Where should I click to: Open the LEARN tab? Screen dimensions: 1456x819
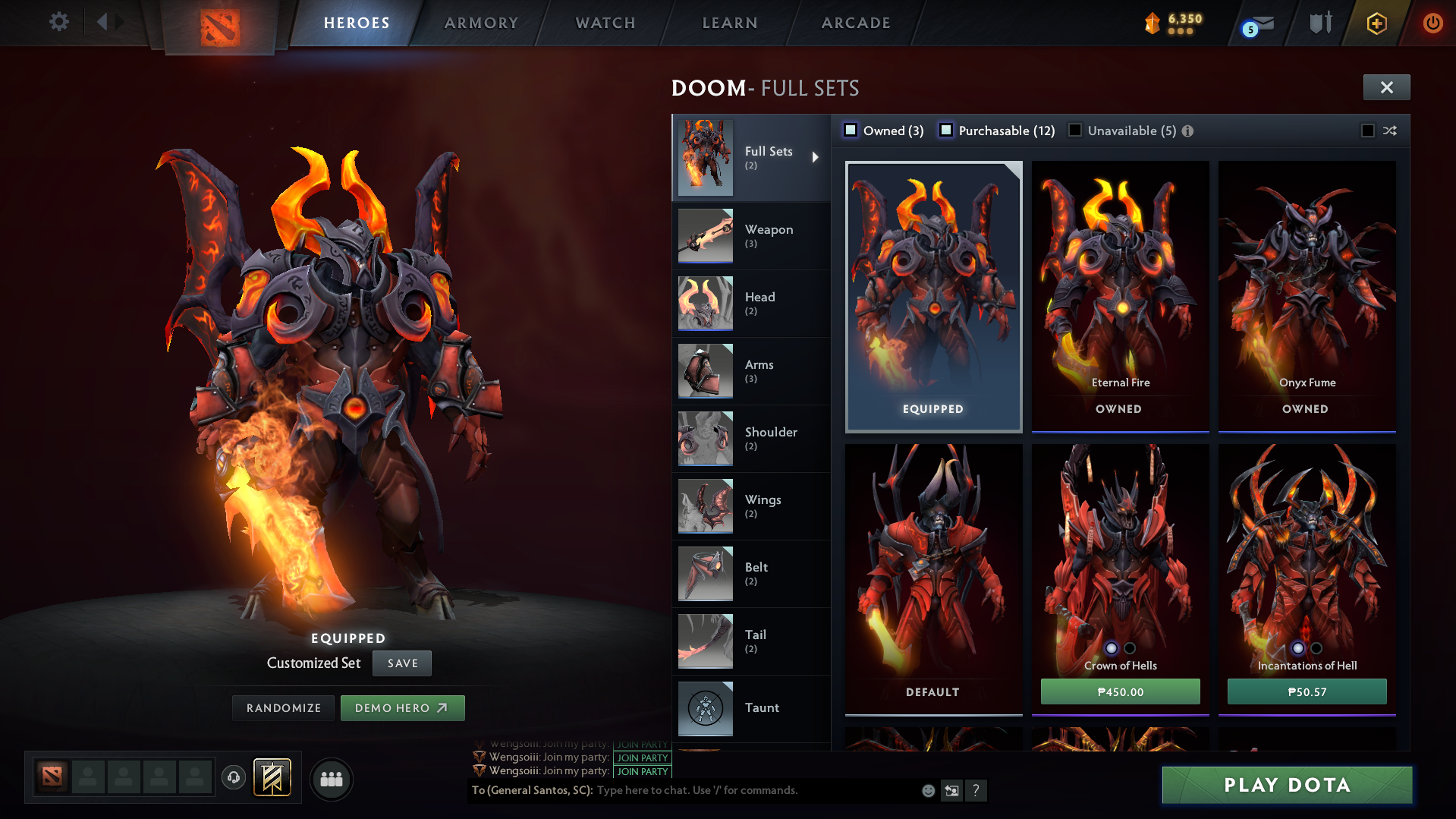click(728, 23)
